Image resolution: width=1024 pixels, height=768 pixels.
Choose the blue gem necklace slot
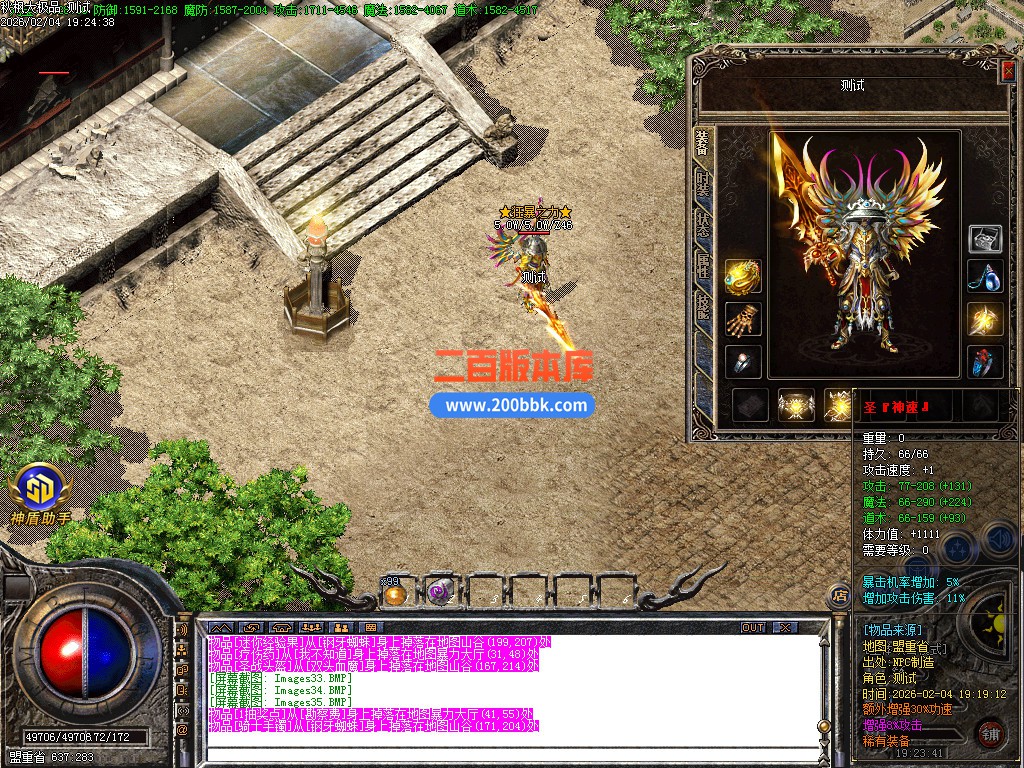point(985,277)
